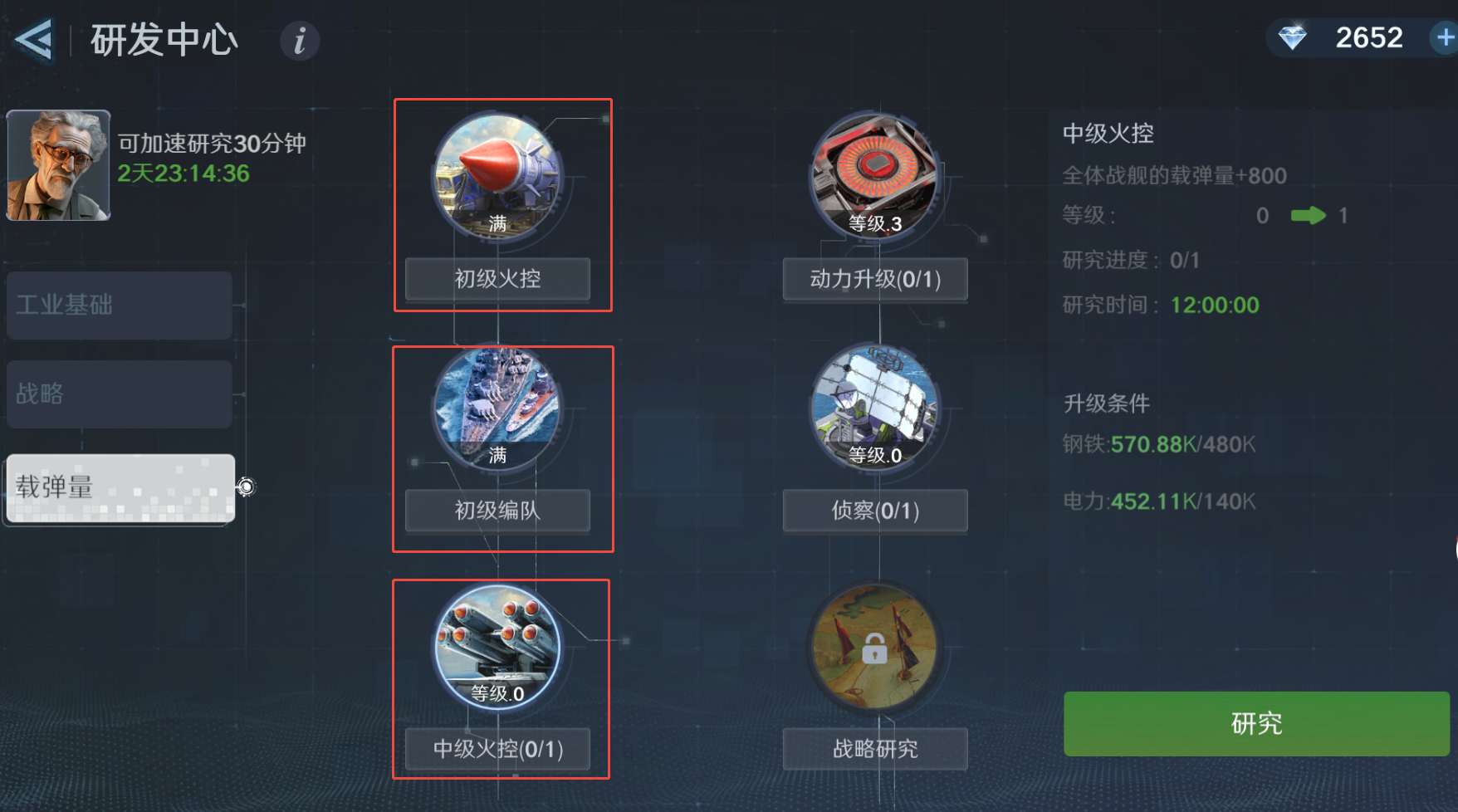Tap the plus button to buy diamonds
Viewport: 1458px width, 812px height.
1444,37
